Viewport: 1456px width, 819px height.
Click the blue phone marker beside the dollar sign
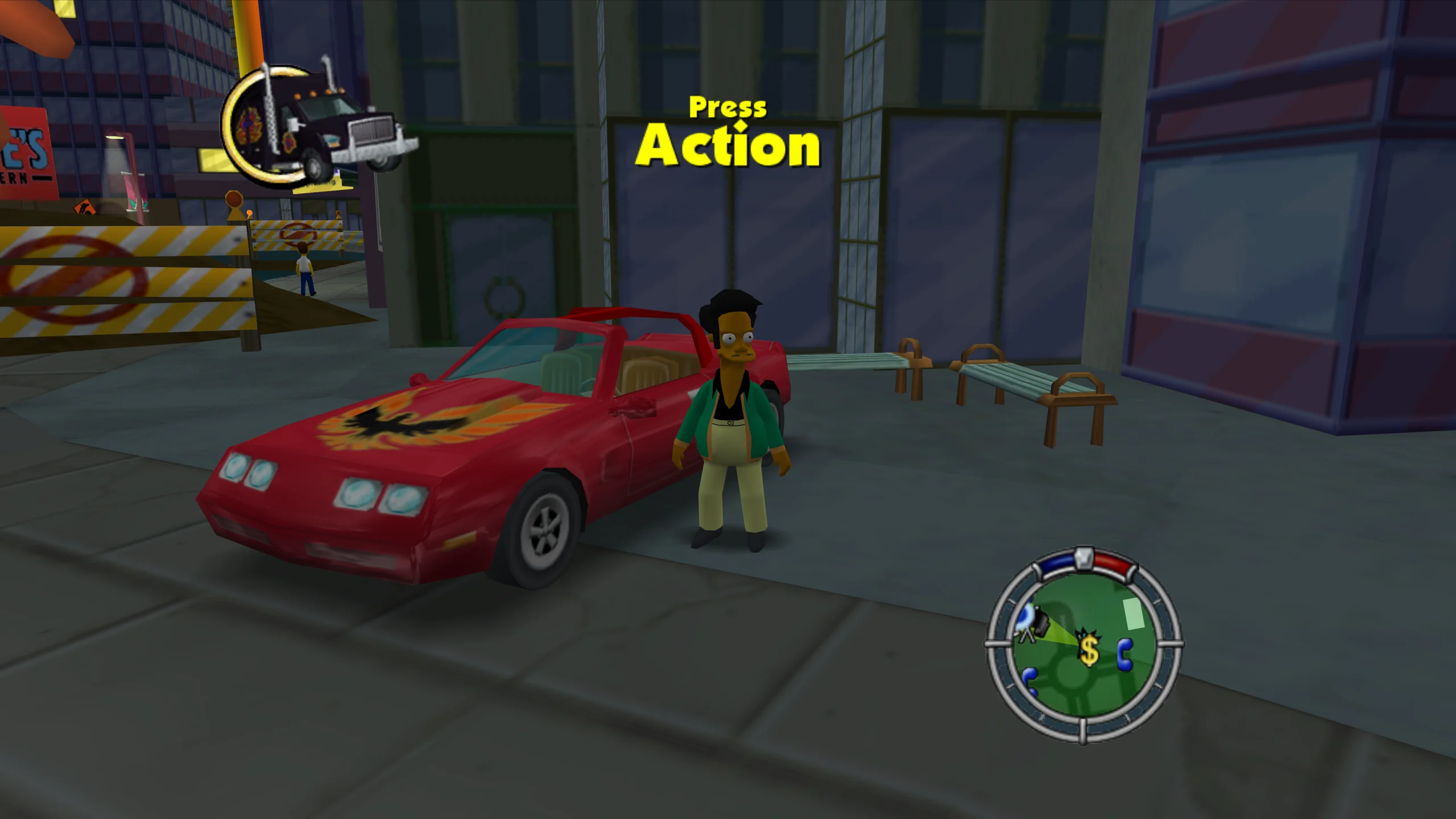pos(1125,655)
